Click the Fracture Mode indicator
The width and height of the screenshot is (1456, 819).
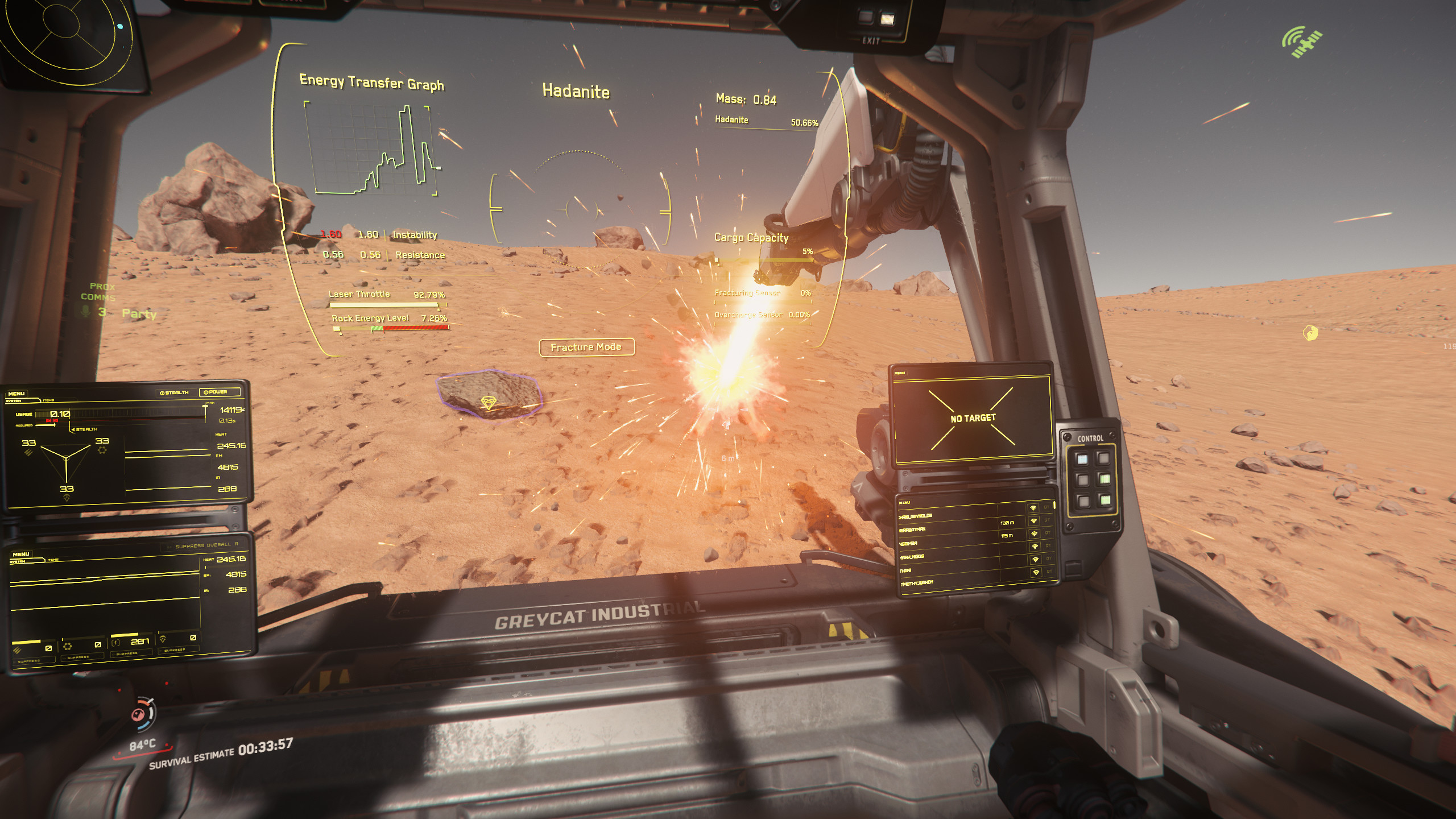586,347
